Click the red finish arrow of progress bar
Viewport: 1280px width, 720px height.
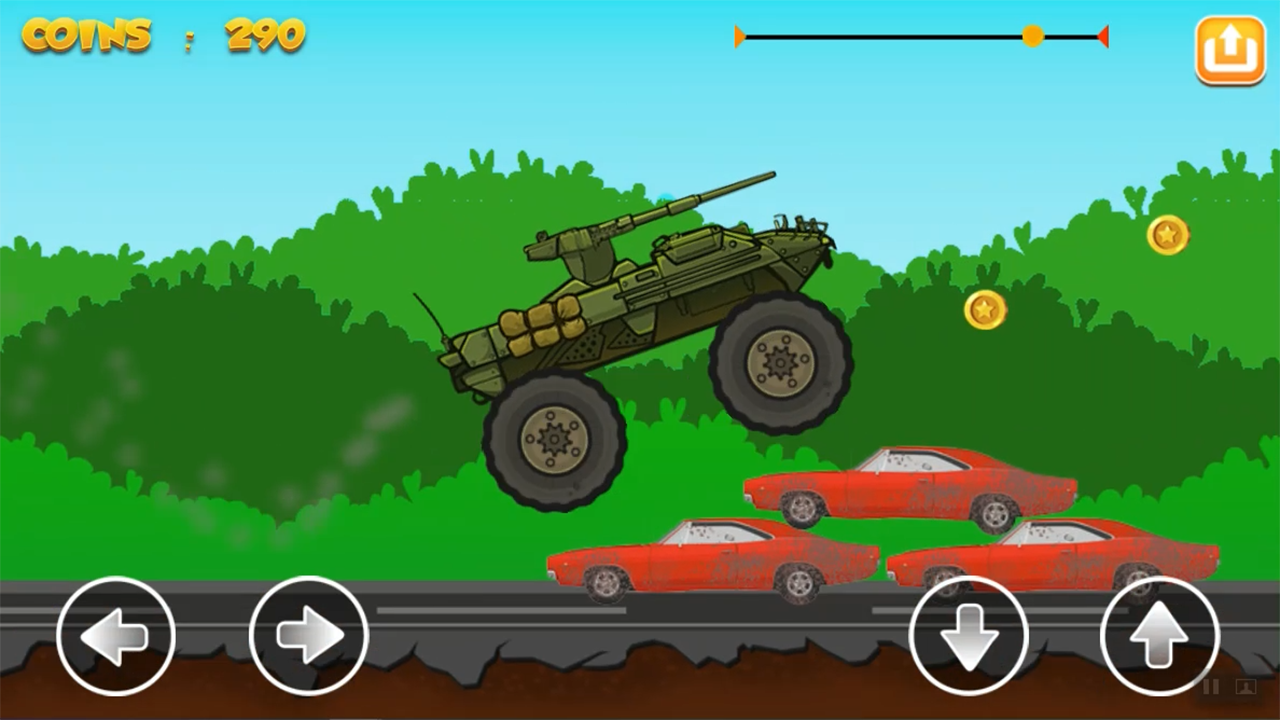tap(1103, 37)
